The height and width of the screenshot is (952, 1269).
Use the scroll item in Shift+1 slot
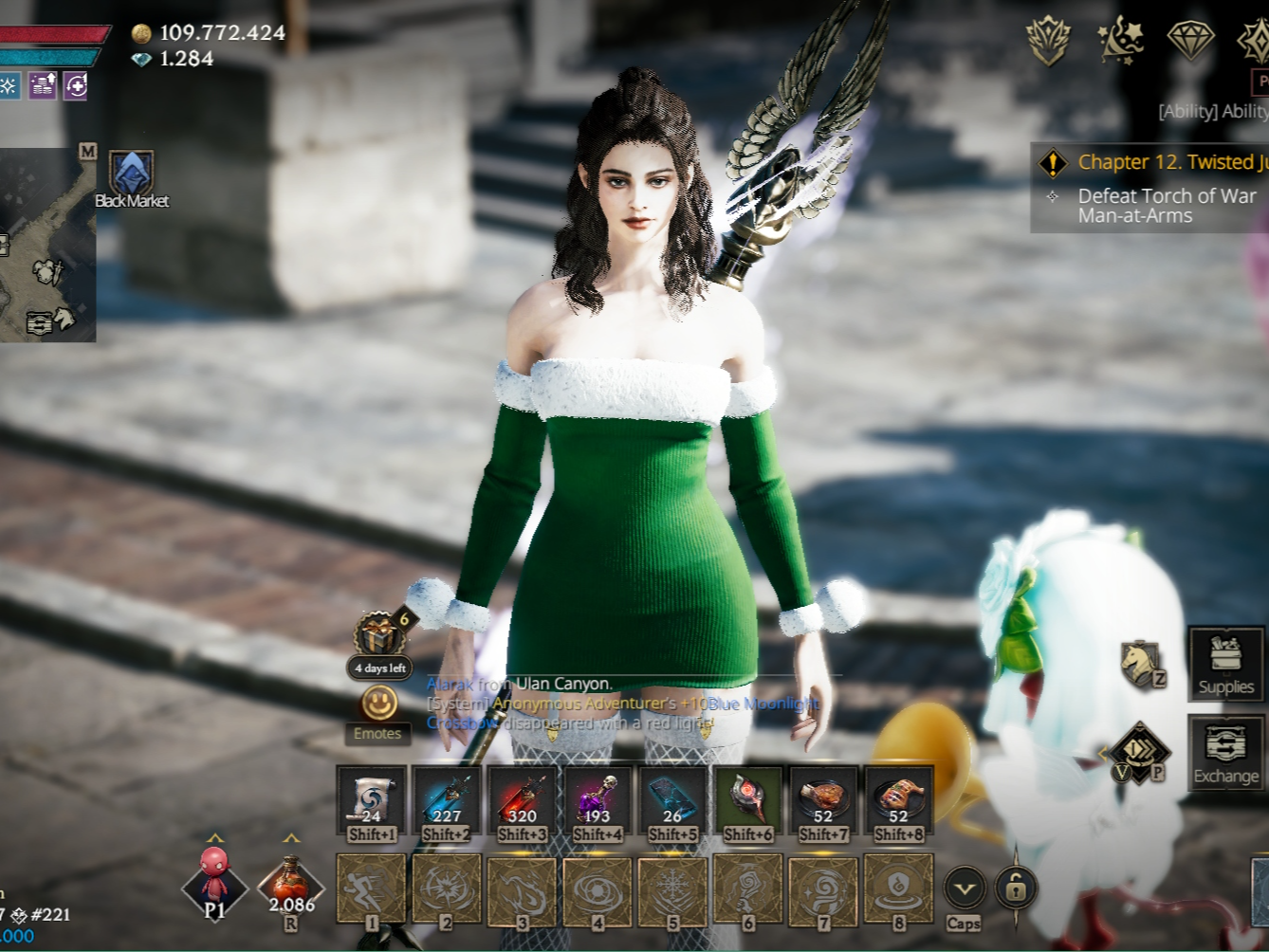pyautogui.click(x=371, y=796)
